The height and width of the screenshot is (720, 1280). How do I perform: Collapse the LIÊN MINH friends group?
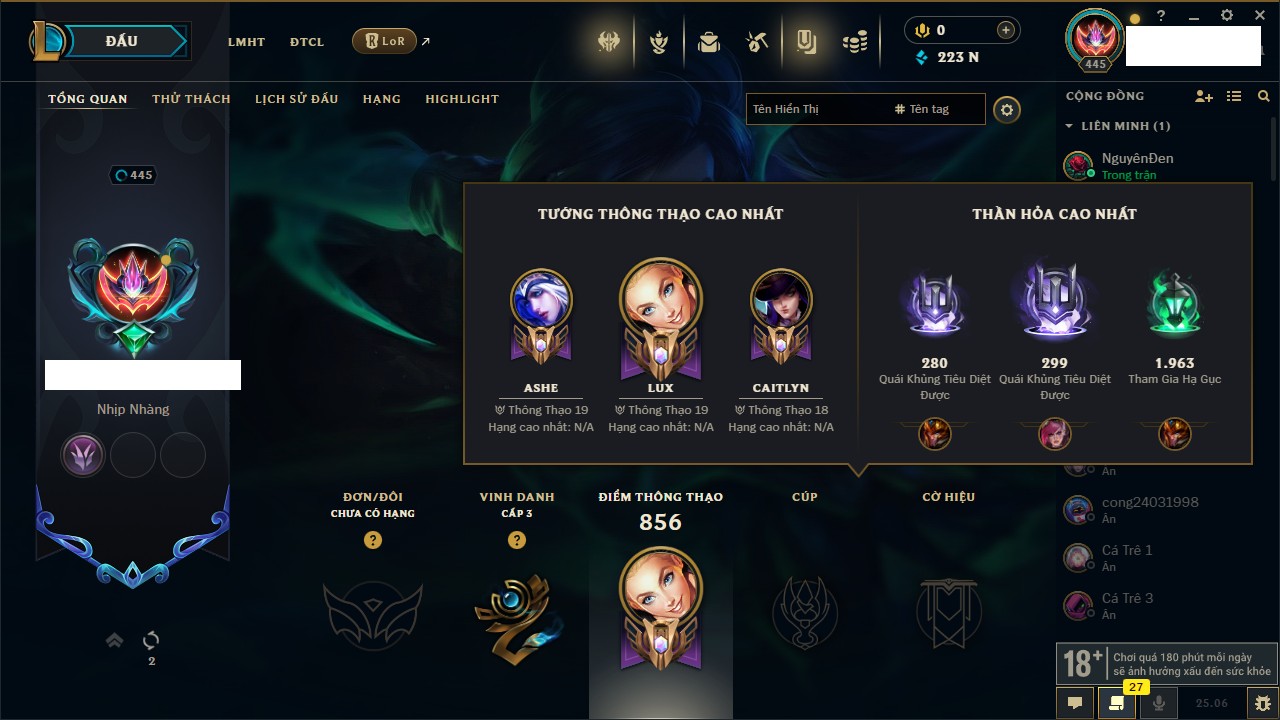[1069, 126]
